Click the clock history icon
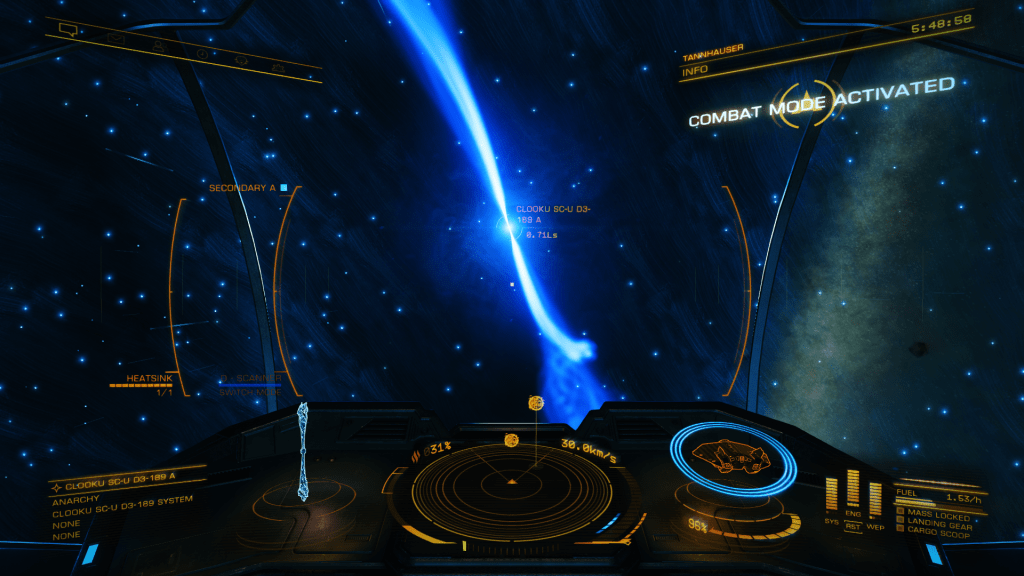Viewport: 1024px width, 576px height. click(202, 52)
